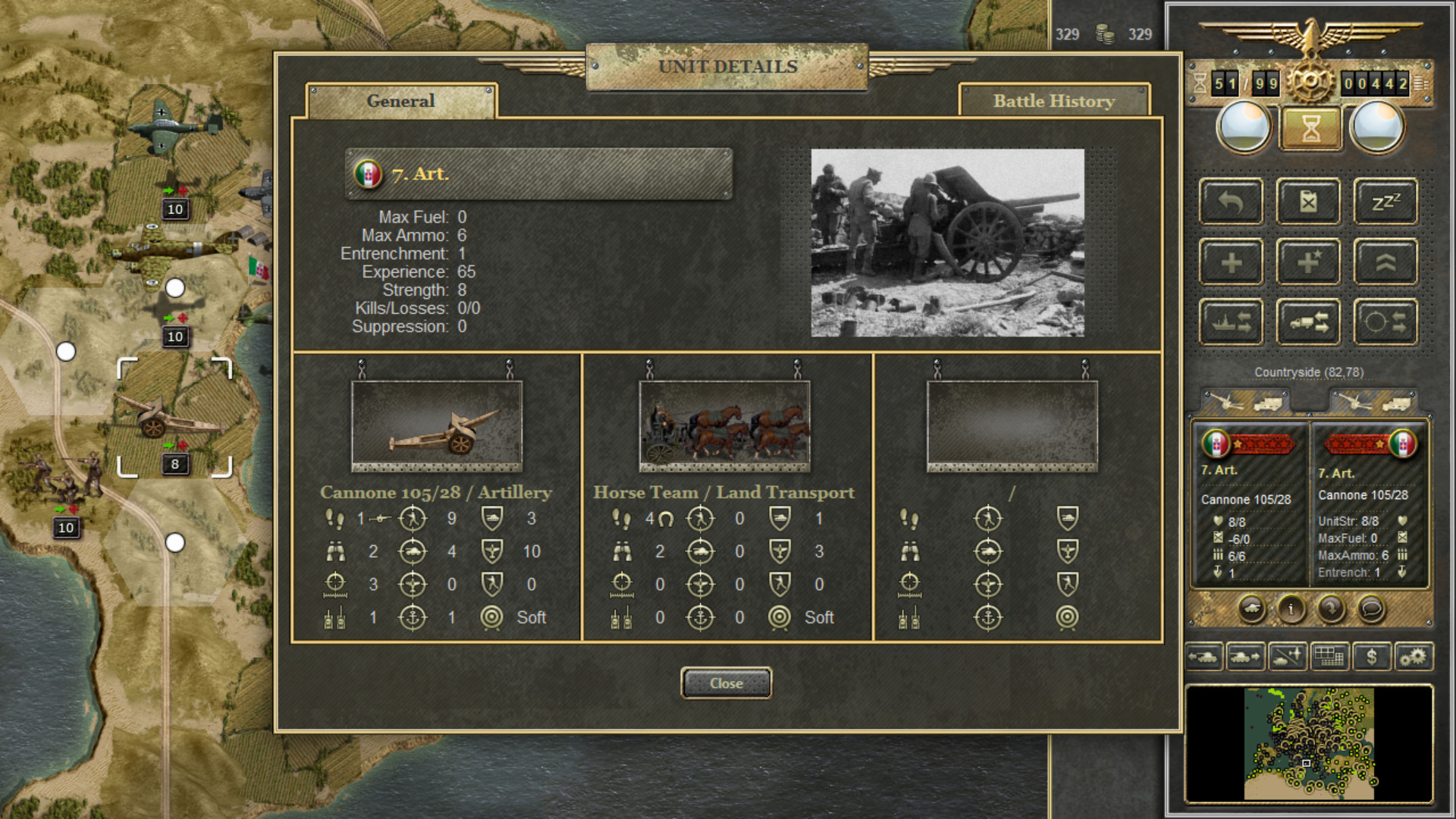This screenshot has height=819, width=1456.
Task: Click the Reinforce plus icon
Action: tap(1230, 261)
